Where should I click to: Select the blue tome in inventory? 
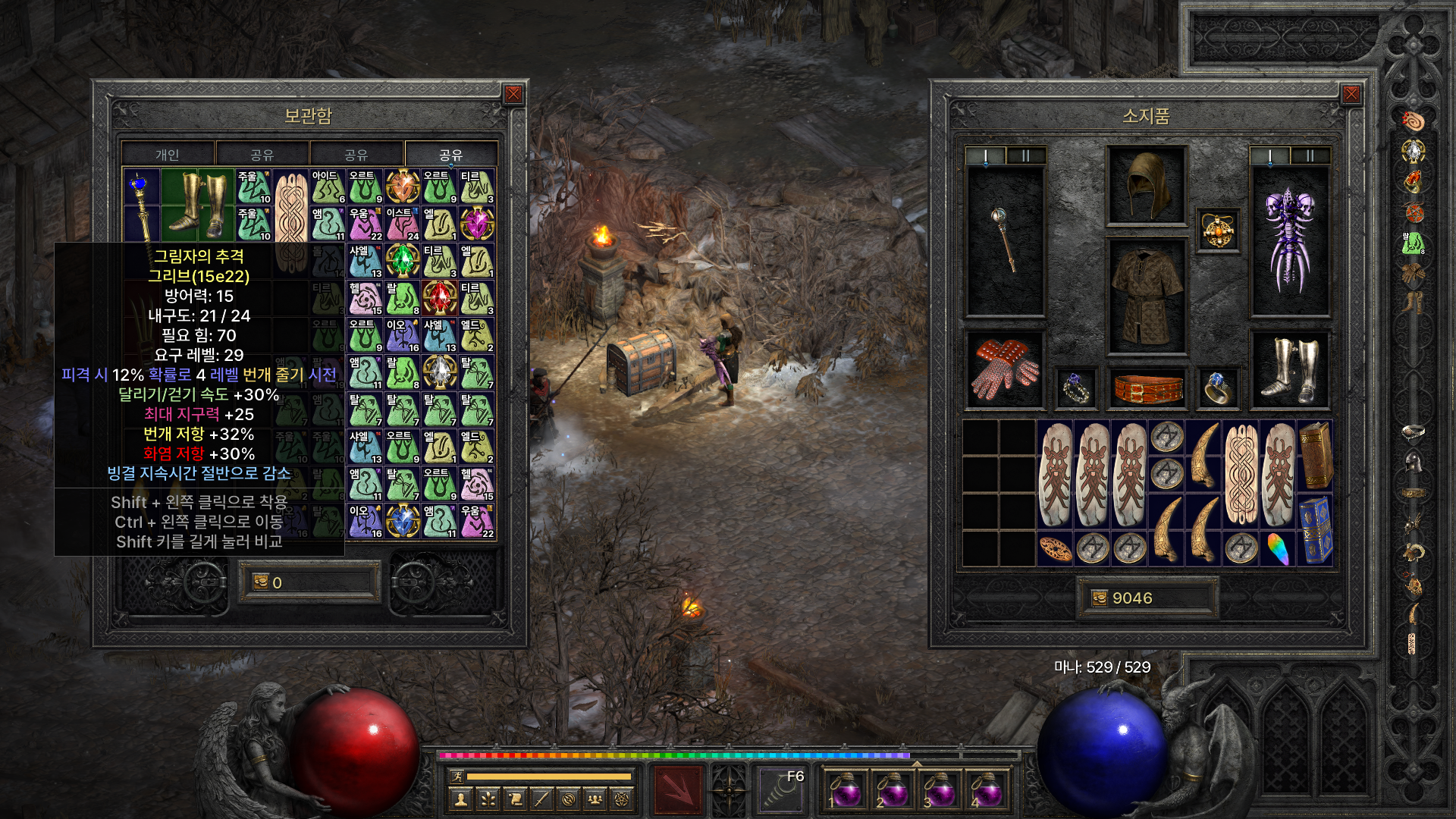tap(1316, 529)
